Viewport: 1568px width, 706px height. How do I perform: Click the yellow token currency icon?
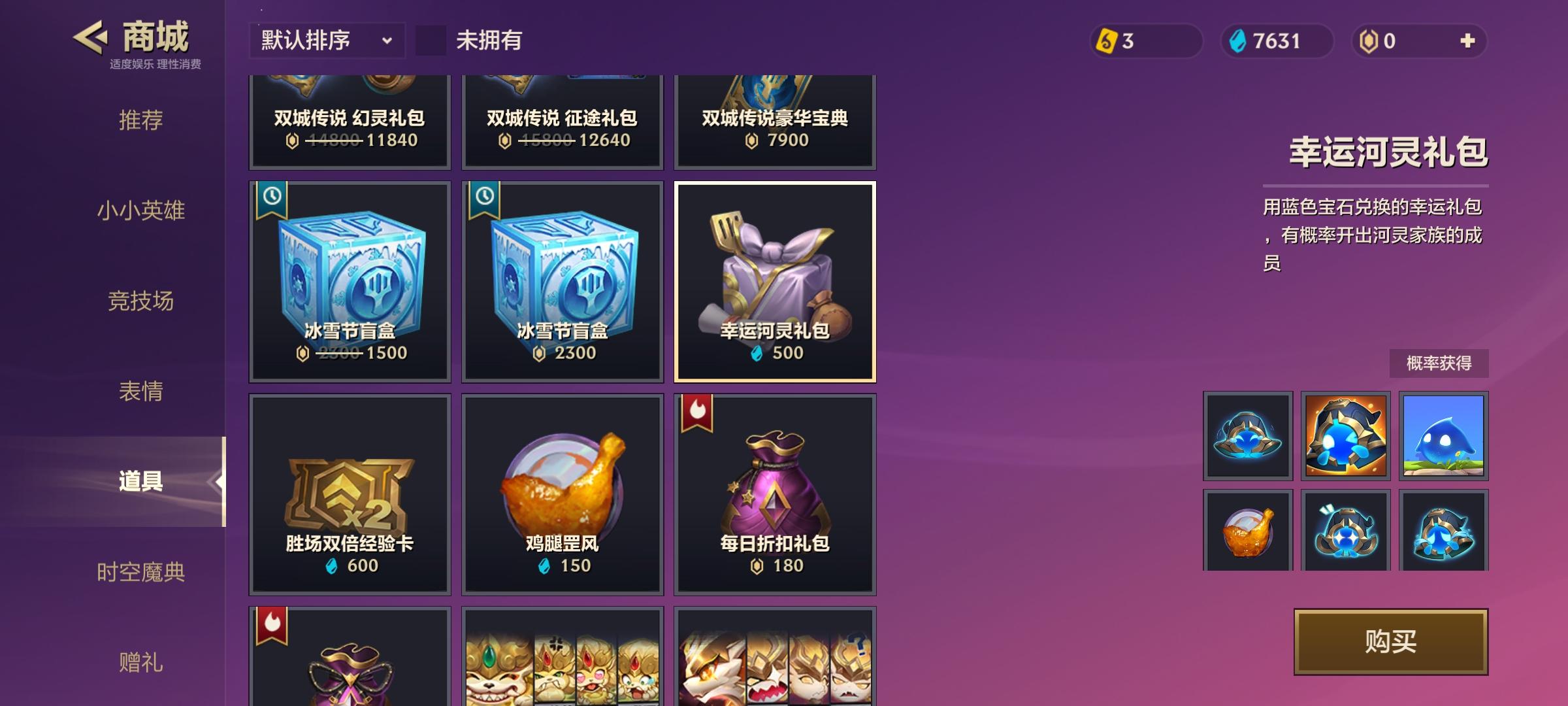click(1107, 41)
